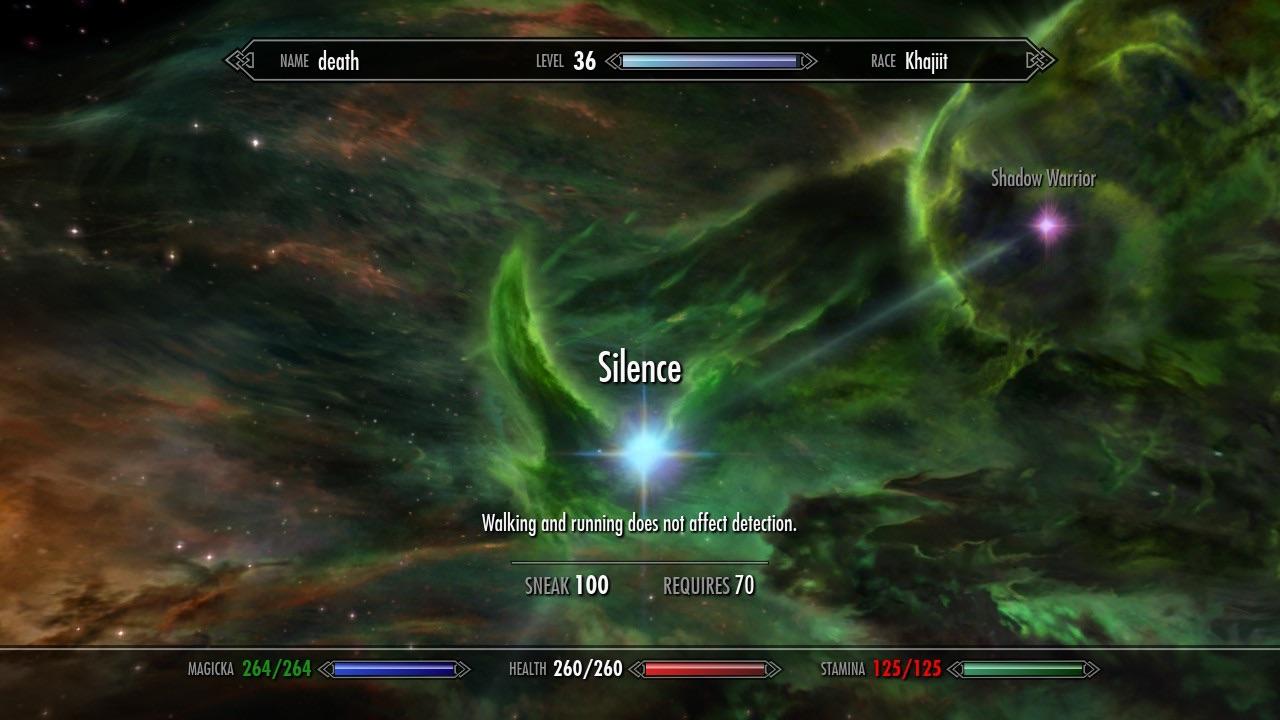Click the SNEAK 100 skill title

tap(566, 585)
